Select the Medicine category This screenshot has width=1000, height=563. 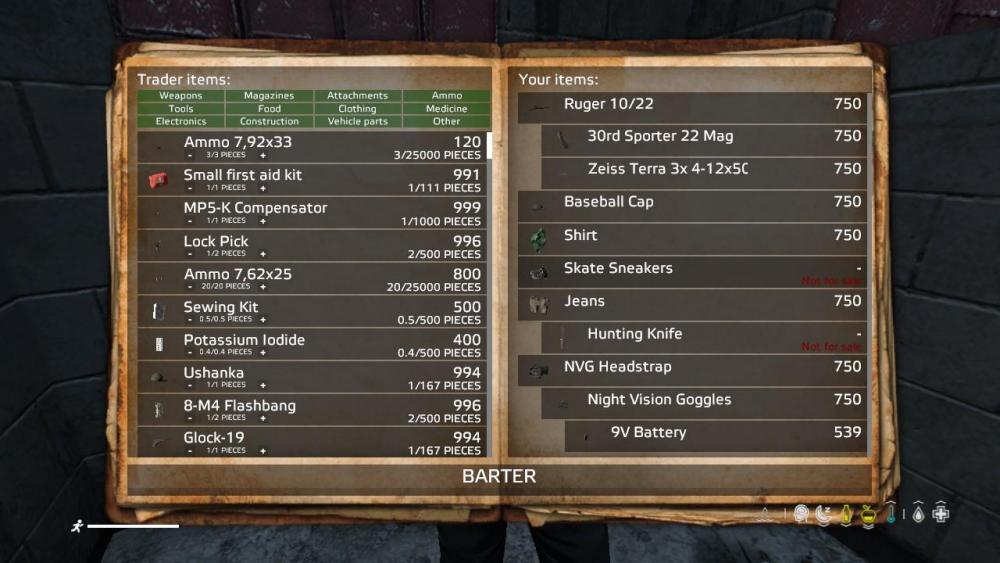pyautogui.click(x=447, y=109)
